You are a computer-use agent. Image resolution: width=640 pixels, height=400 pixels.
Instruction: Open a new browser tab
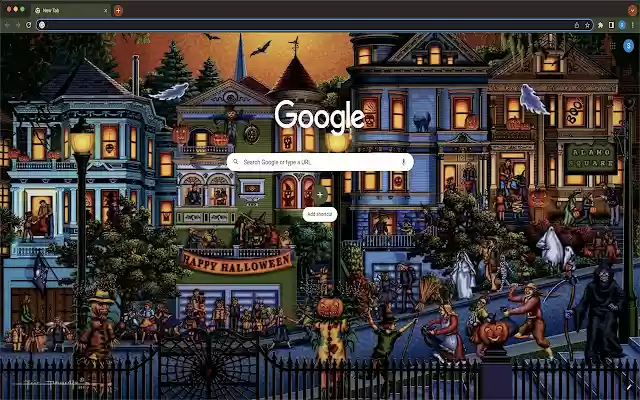118,10
